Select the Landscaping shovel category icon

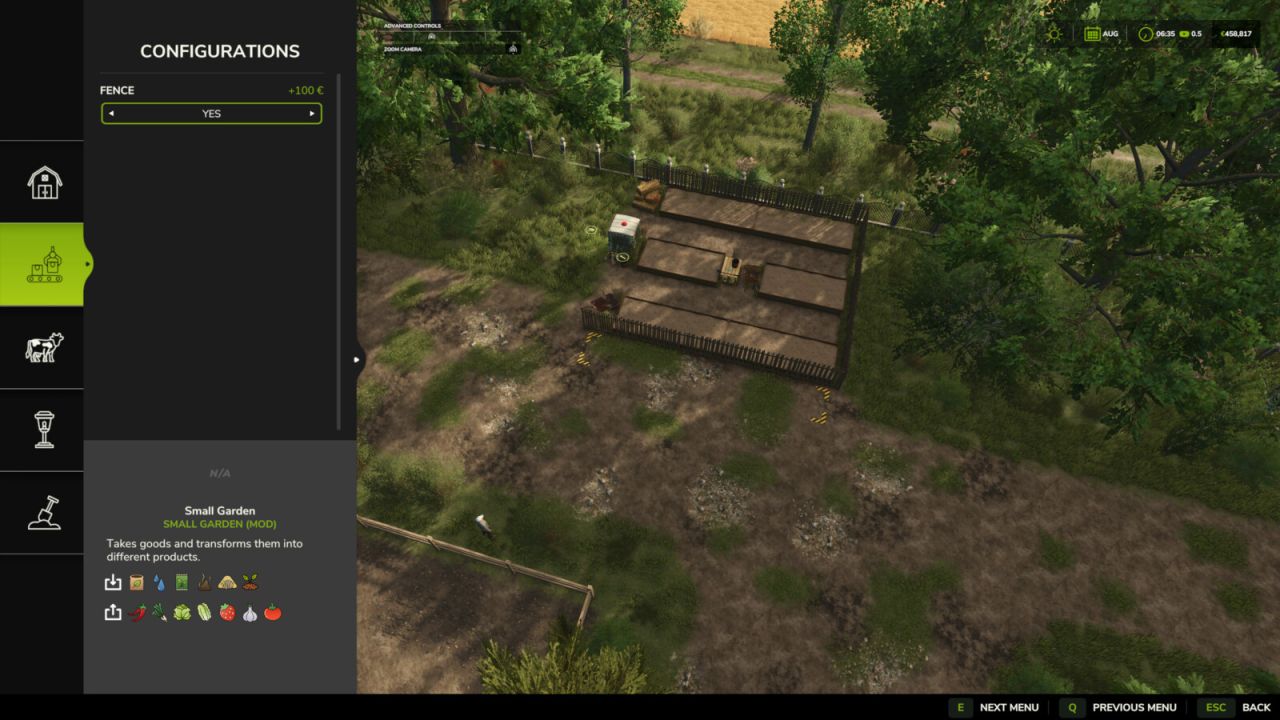[x=42, y=512]
